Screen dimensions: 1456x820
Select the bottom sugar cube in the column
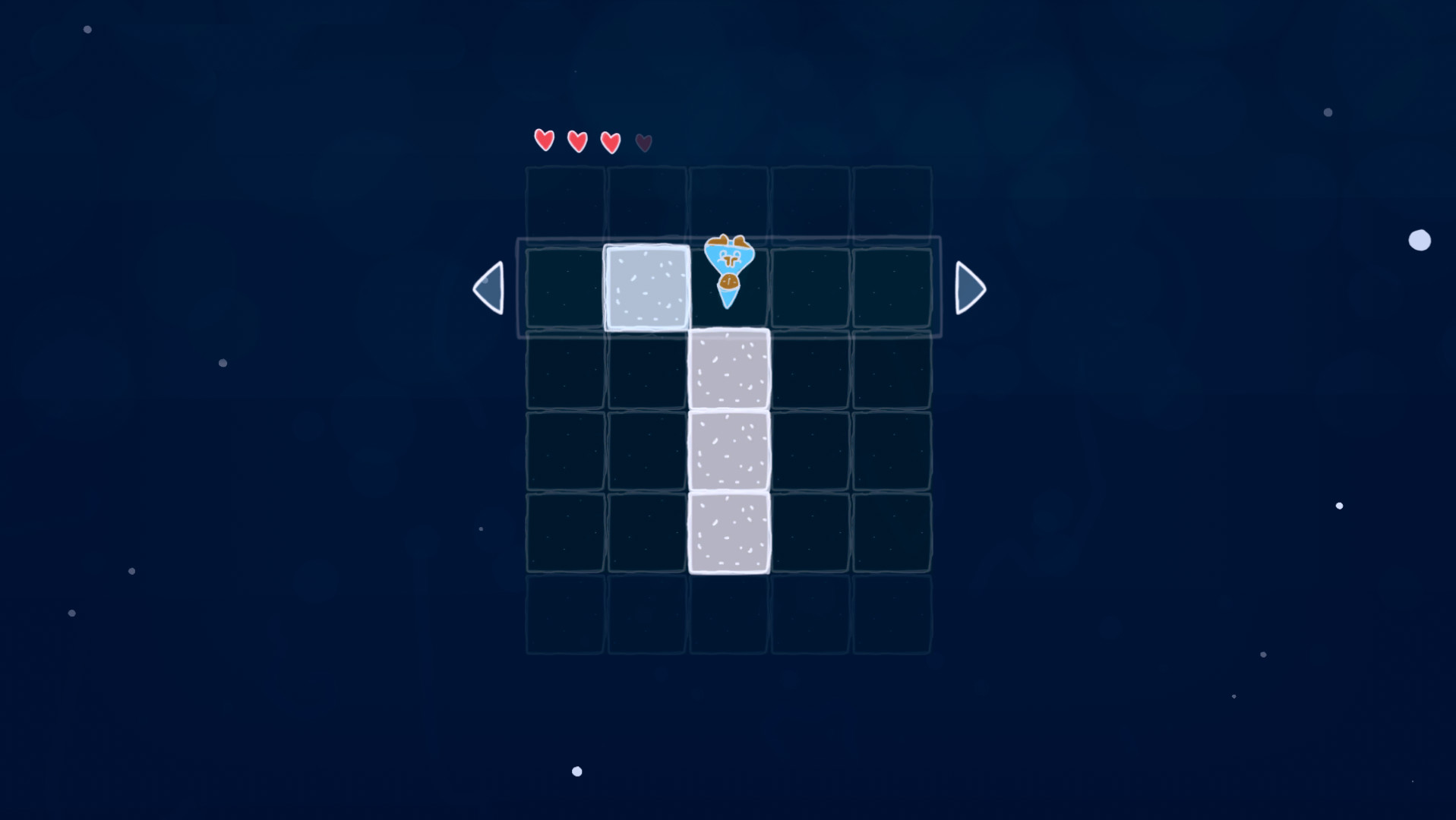728,533
